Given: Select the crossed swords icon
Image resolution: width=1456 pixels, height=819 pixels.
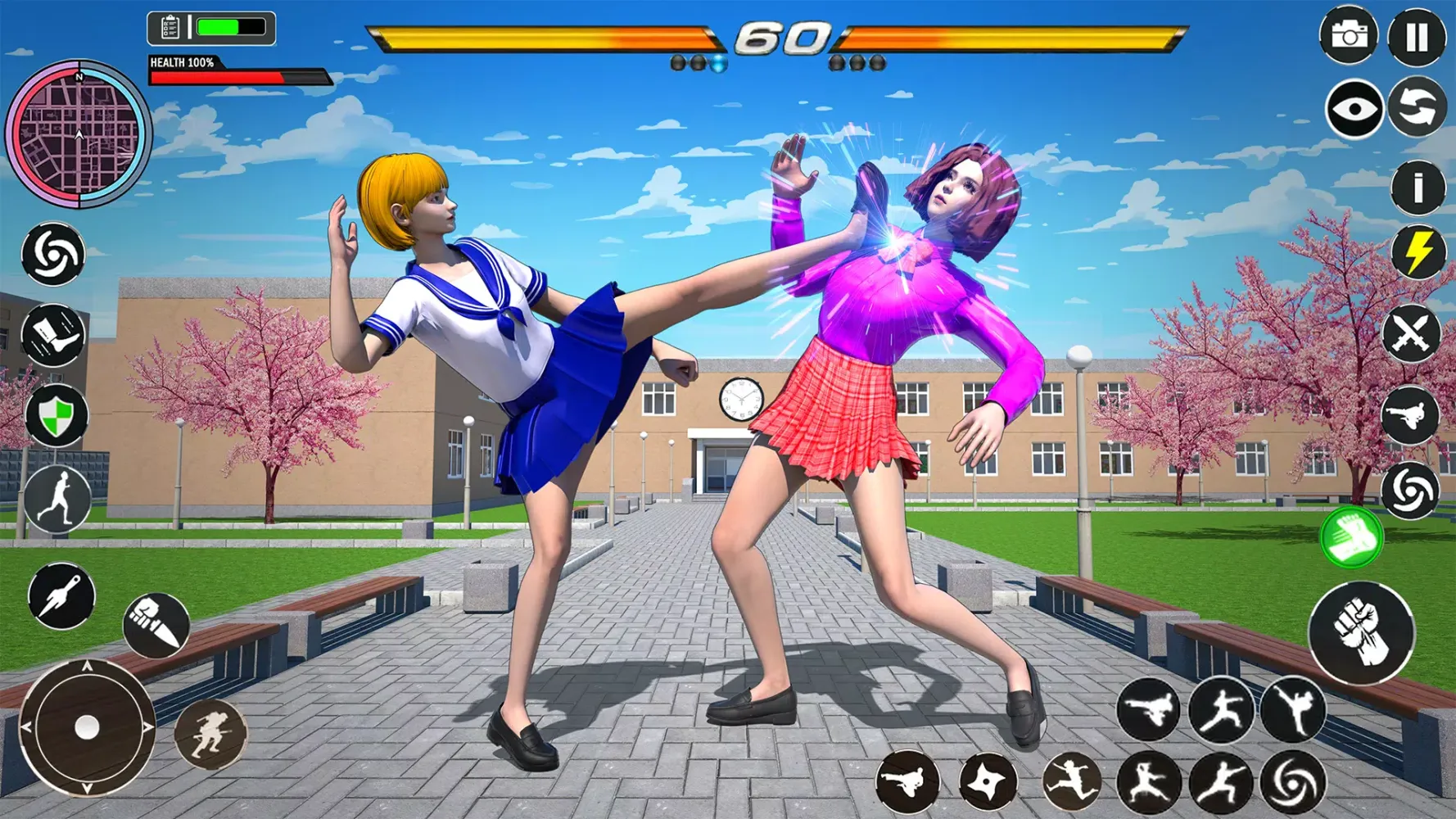Looking at the screenshot, I should pyautogui.click(x=1410, y=333).
